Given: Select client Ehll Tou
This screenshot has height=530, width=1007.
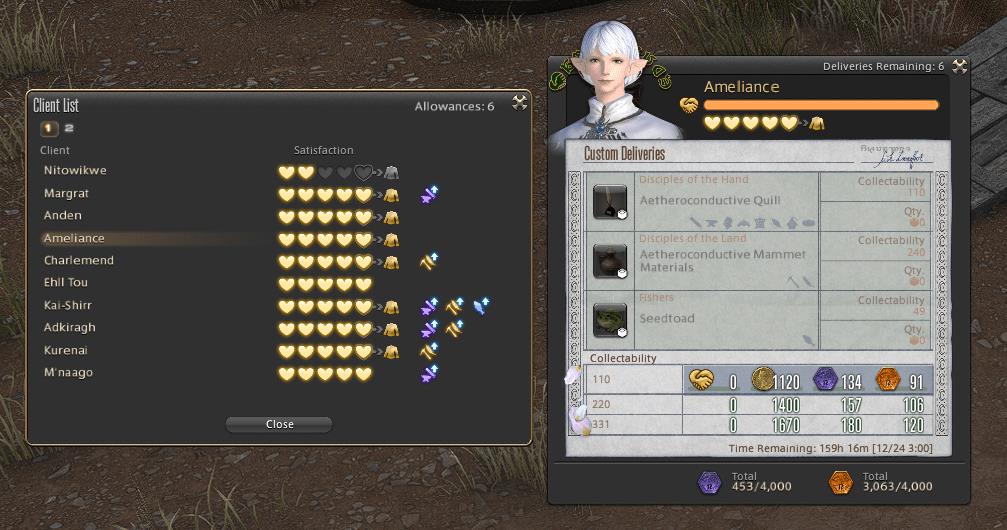Looking at the screenshot, I should 66,283.
